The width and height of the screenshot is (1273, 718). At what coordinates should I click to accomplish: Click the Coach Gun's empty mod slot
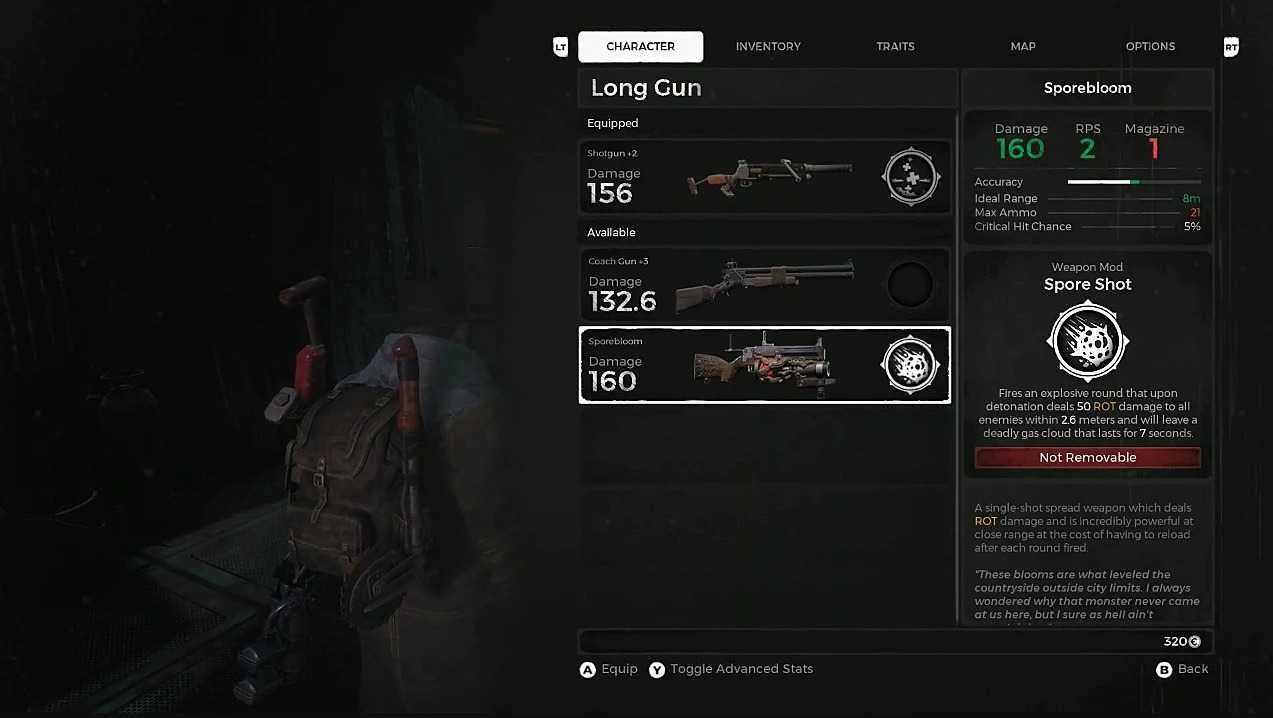(x=910, y=286)
